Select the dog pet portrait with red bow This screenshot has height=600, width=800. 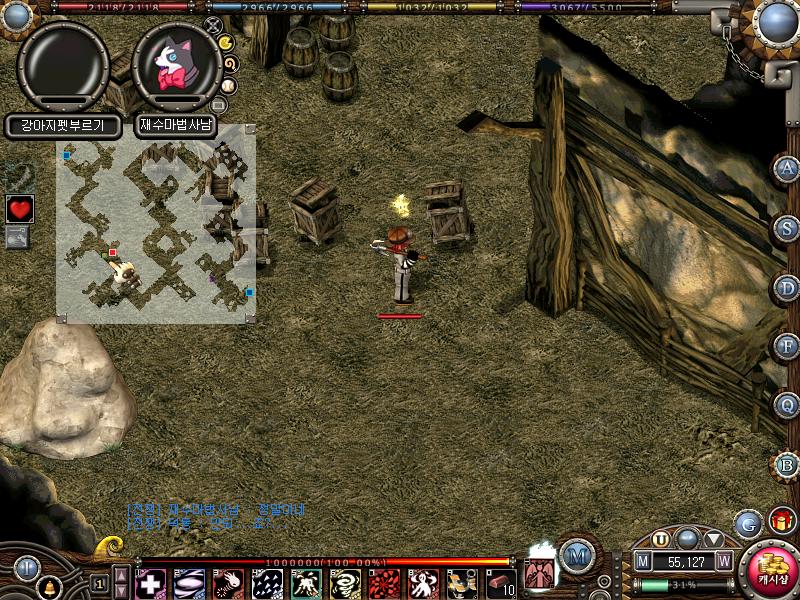click(176, 64)
